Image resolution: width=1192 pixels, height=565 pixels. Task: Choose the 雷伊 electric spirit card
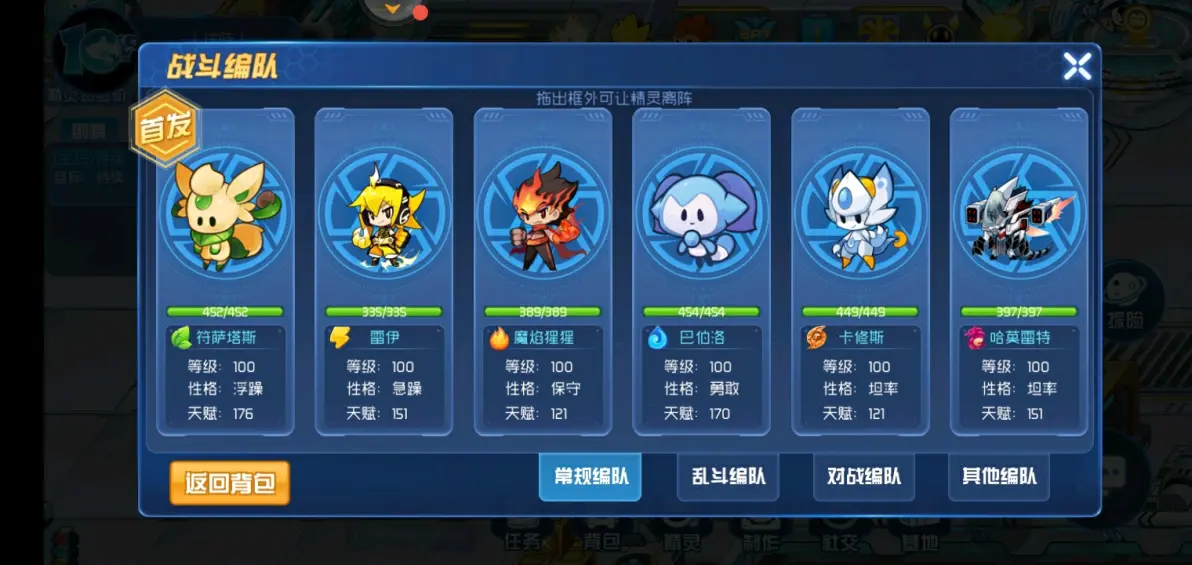(384, 270)
